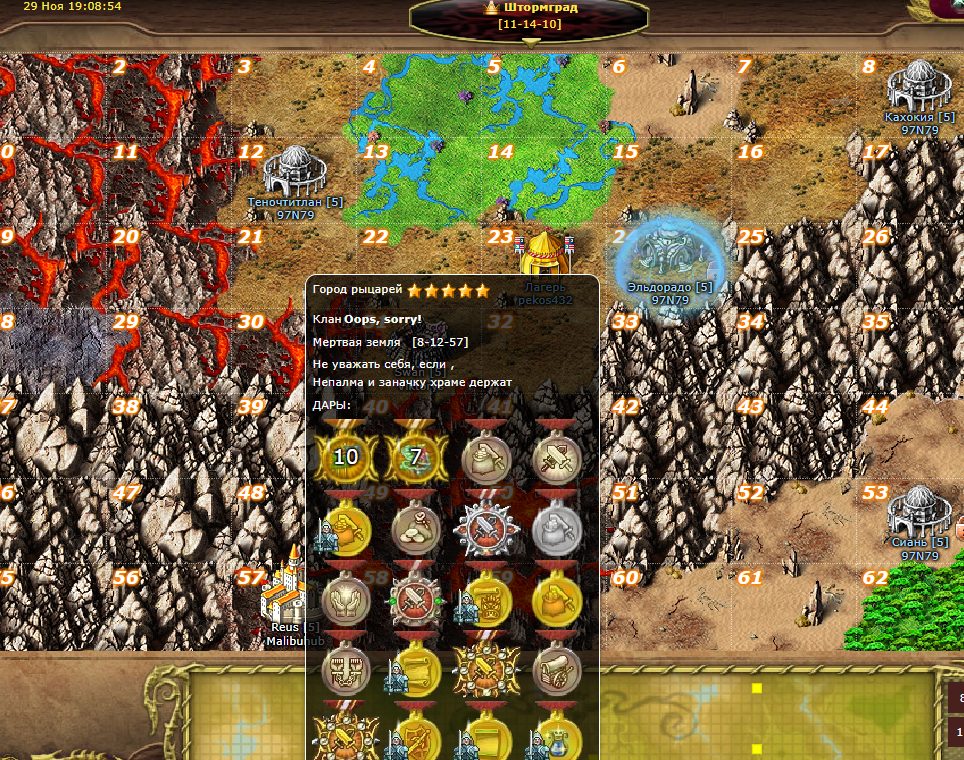The image size is (964, 760).
Task: Select the camp tent labeled Лагерь
Action: (x=544, y=256)
